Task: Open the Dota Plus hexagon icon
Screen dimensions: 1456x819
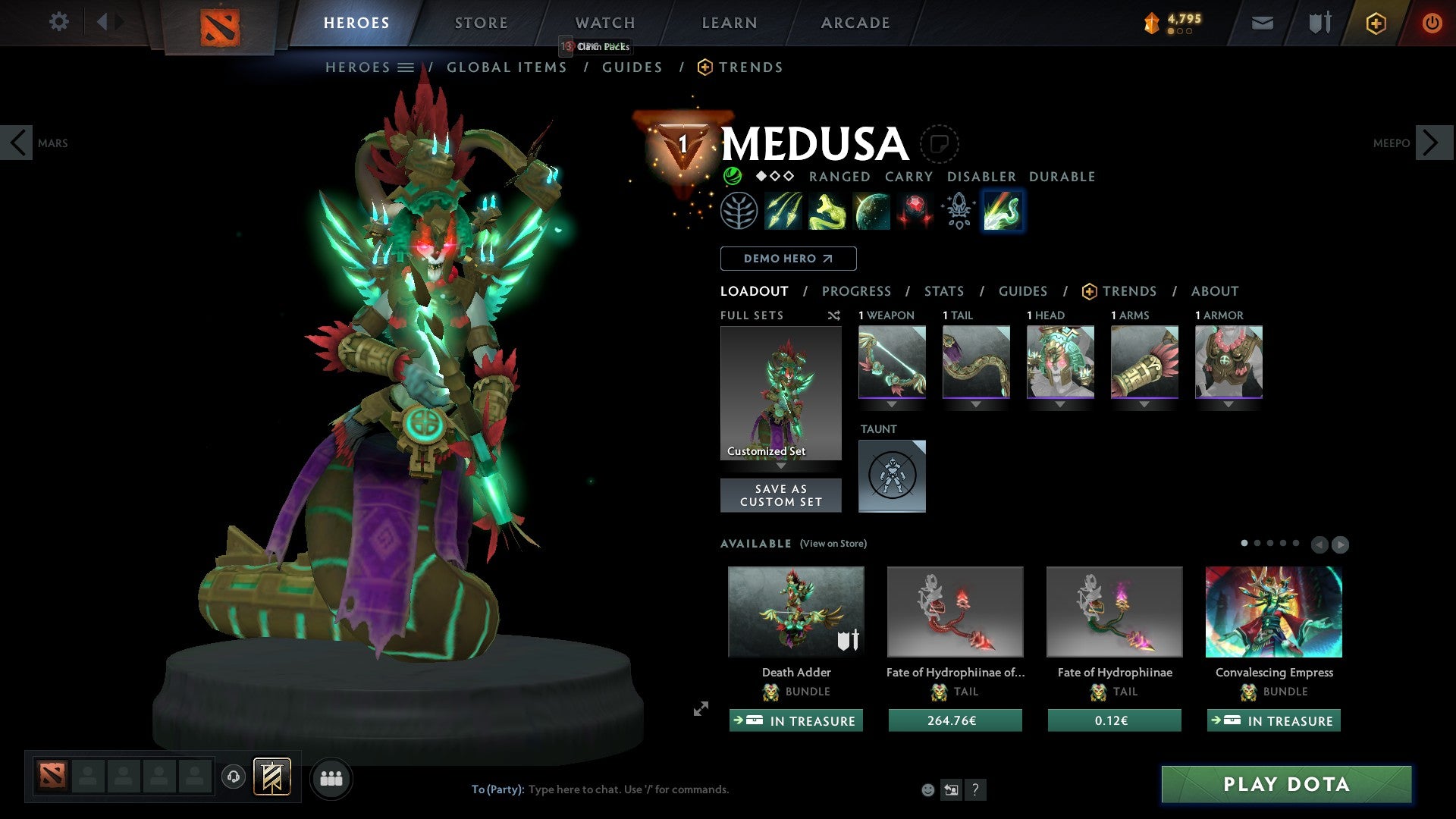Action: point(1375,23)
